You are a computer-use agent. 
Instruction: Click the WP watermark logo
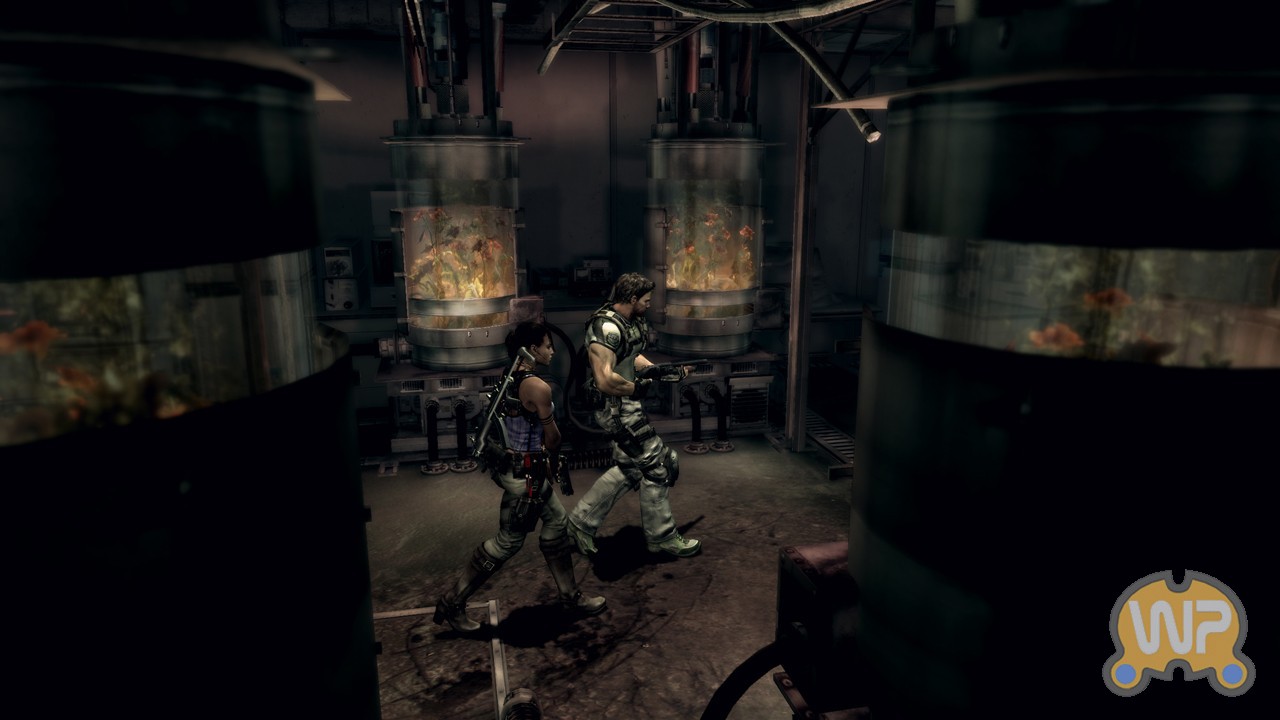coord(1178,632)
